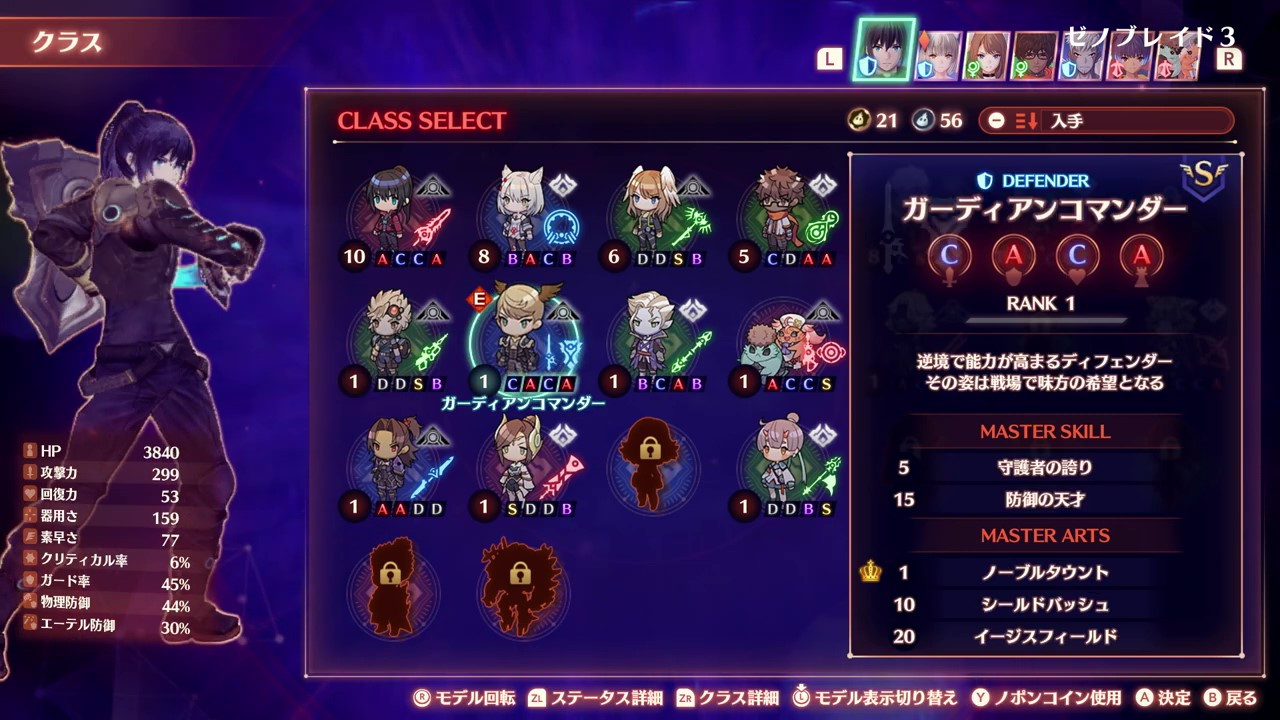Click the crown icon beside Noble Taunt

(869, 572)
